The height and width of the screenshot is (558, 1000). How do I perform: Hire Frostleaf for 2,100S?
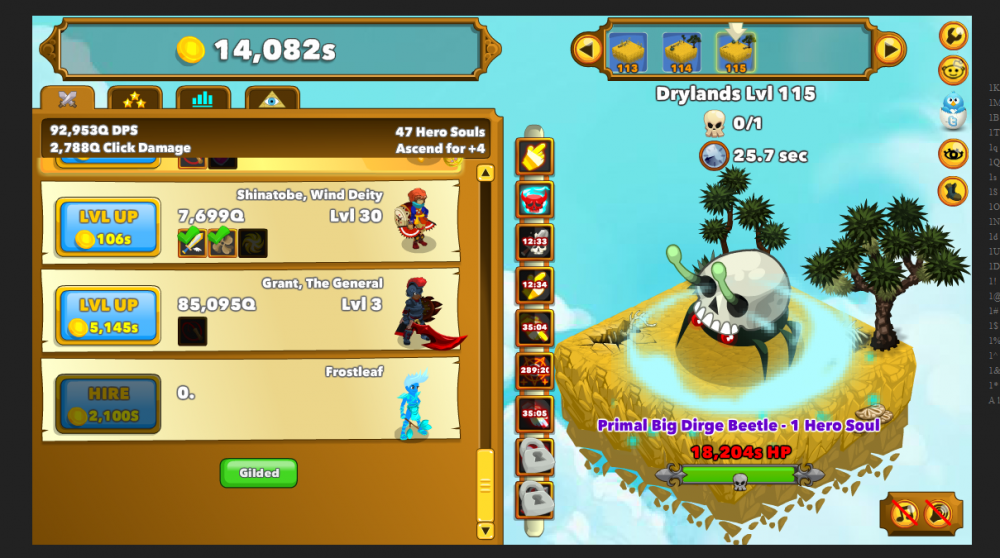(x=108, y=403)
